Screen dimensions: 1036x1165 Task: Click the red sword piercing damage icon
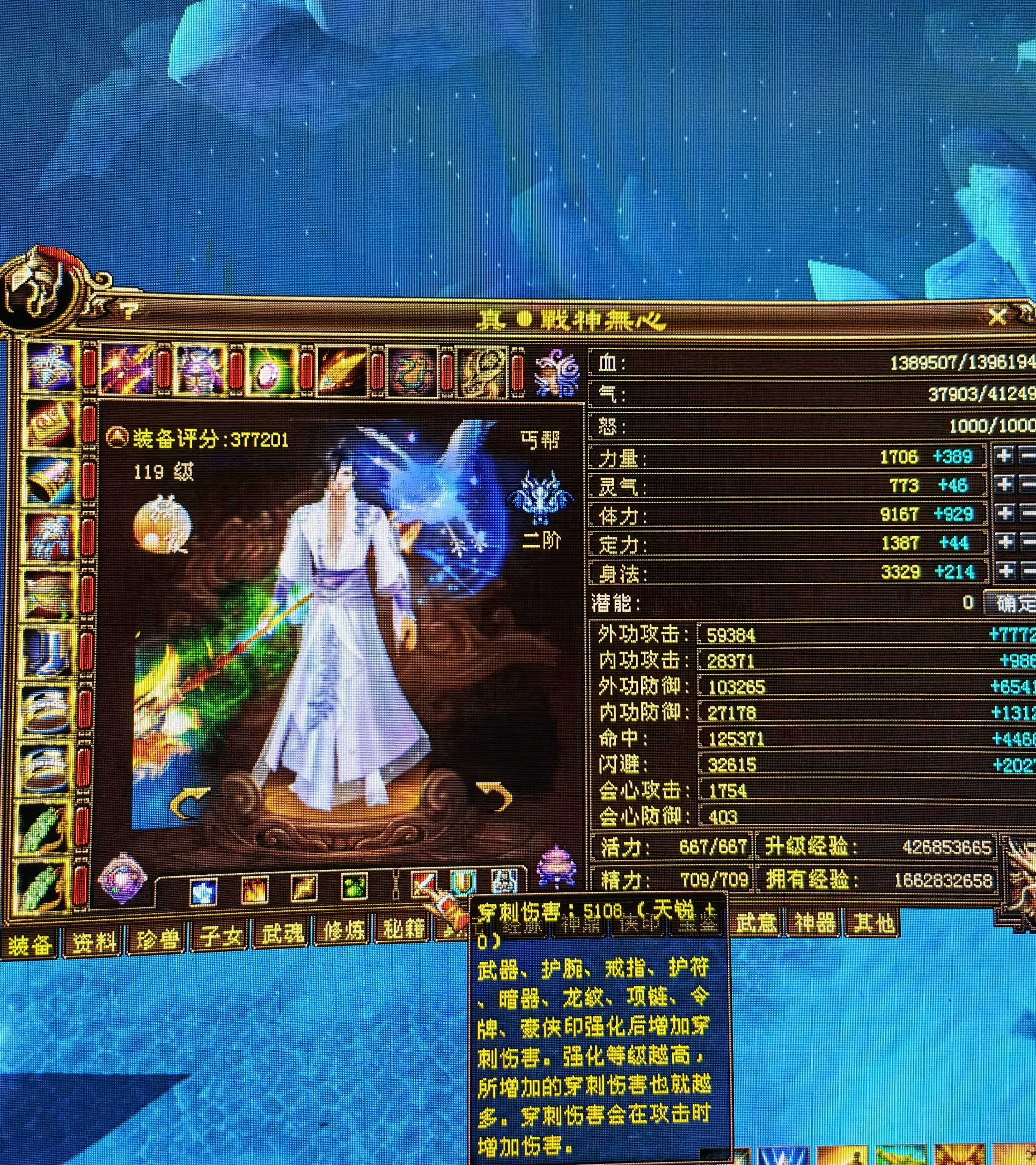[424, 883]
